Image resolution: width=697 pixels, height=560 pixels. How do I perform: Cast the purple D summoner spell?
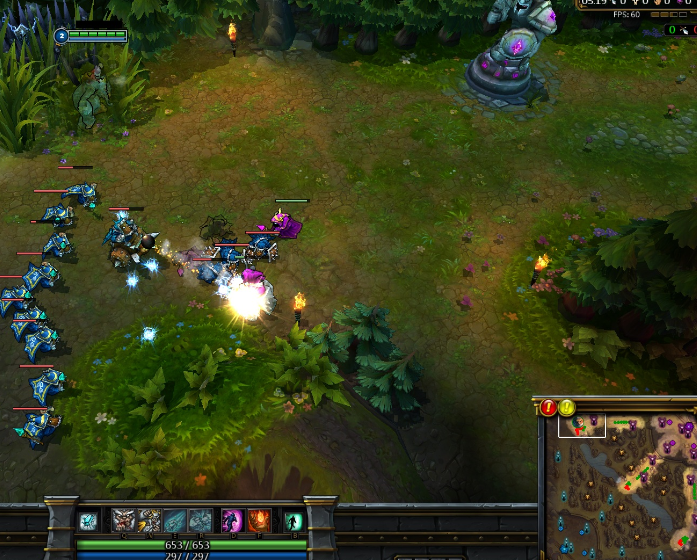pyautogui.click(x=232, y=520)
